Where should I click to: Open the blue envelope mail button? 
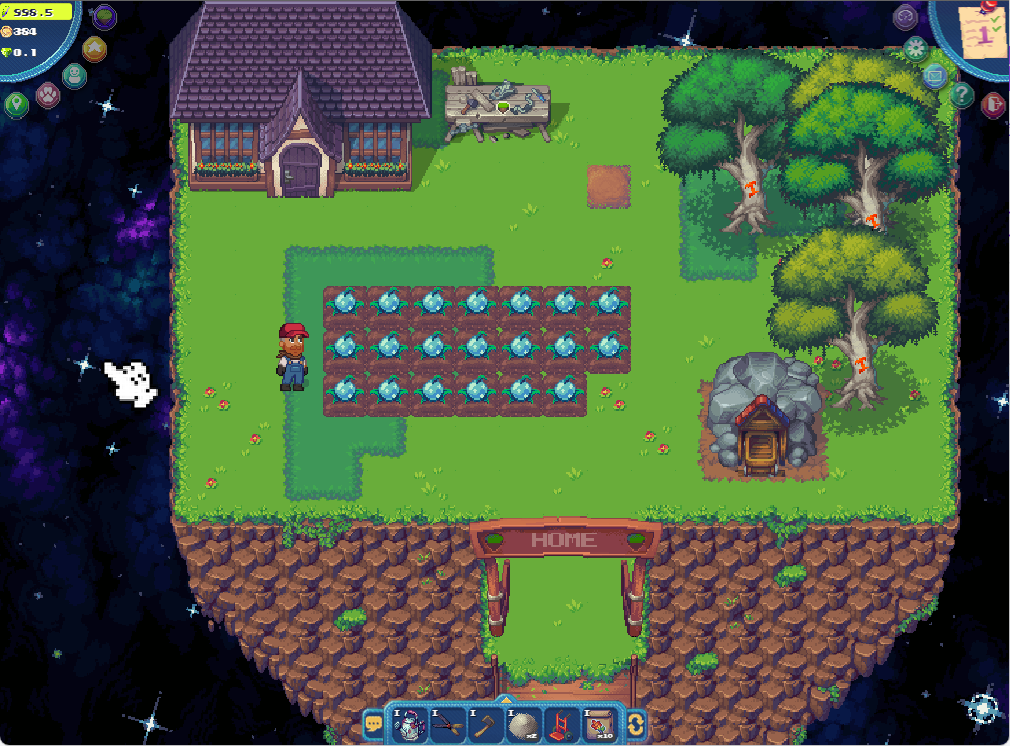pos(935,75)
